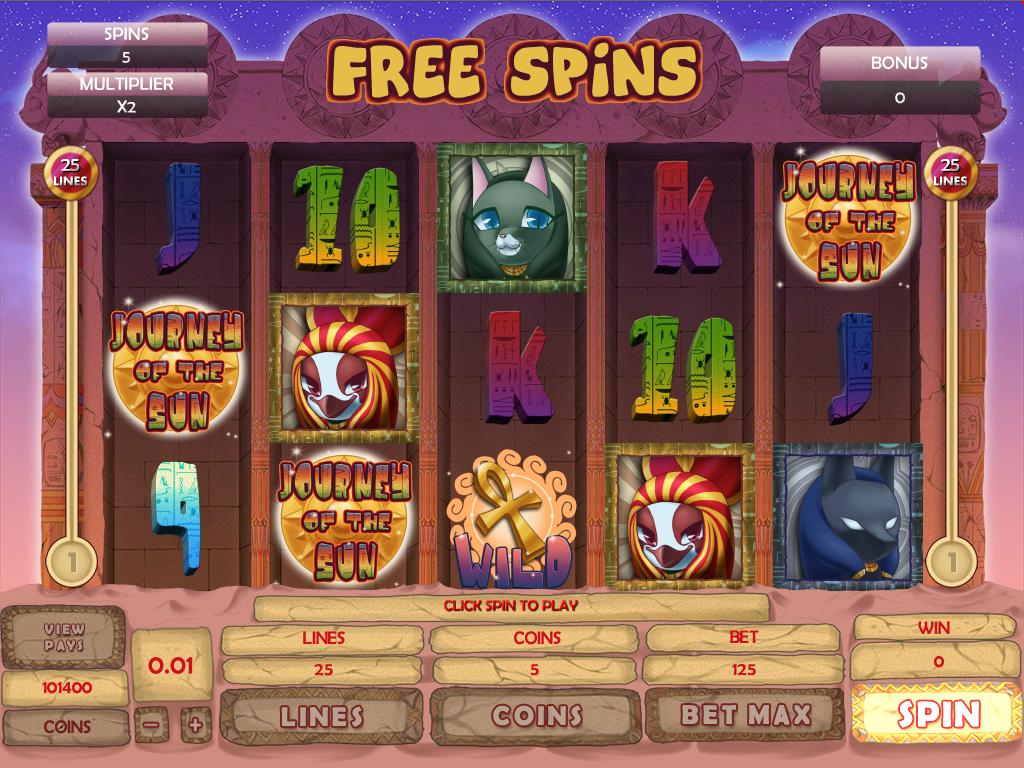Select the left 1 line coin marker
This screenshot has width=1024, height=768.
pos(70,560)
